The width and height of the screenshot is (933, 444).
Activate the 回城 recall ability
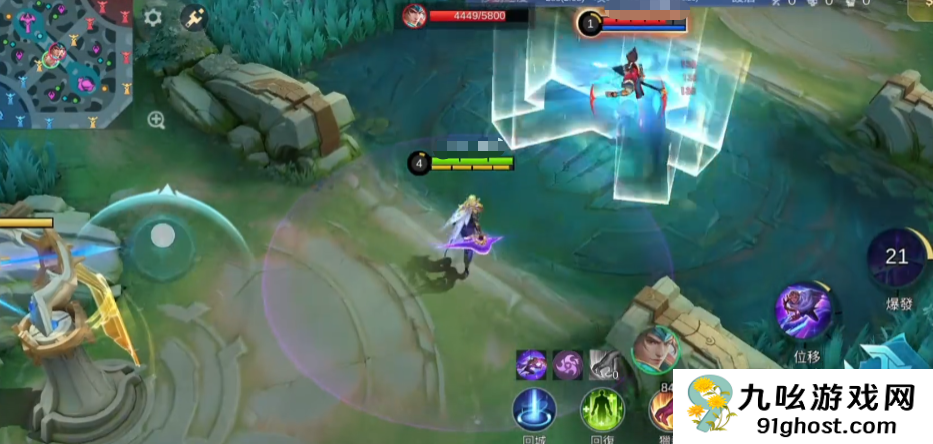[x=534, y=410]
